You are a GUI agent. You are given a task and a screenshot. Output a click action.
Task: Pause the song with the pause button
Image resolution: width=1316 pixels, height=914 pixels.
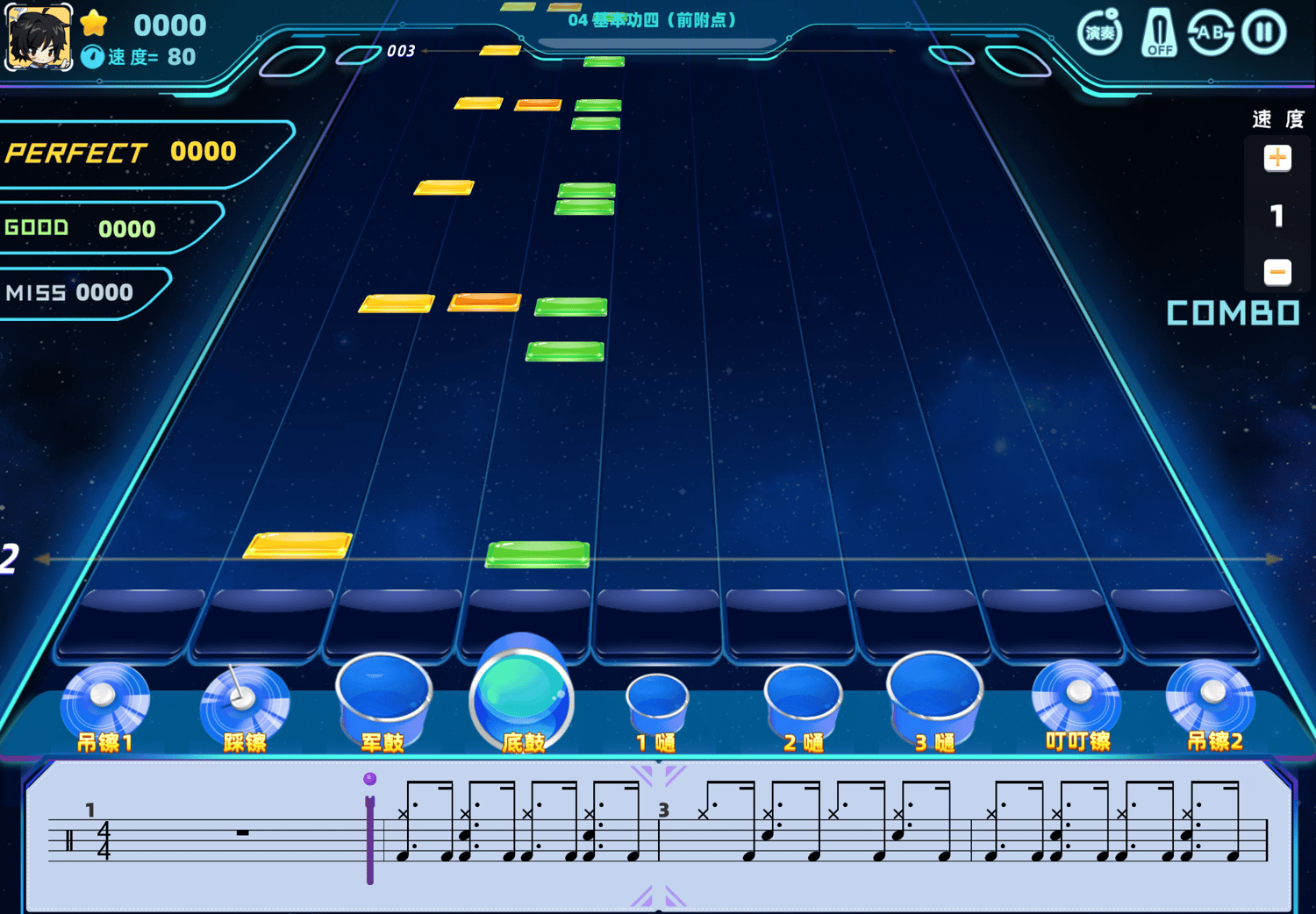click(x=1263, y=33)
